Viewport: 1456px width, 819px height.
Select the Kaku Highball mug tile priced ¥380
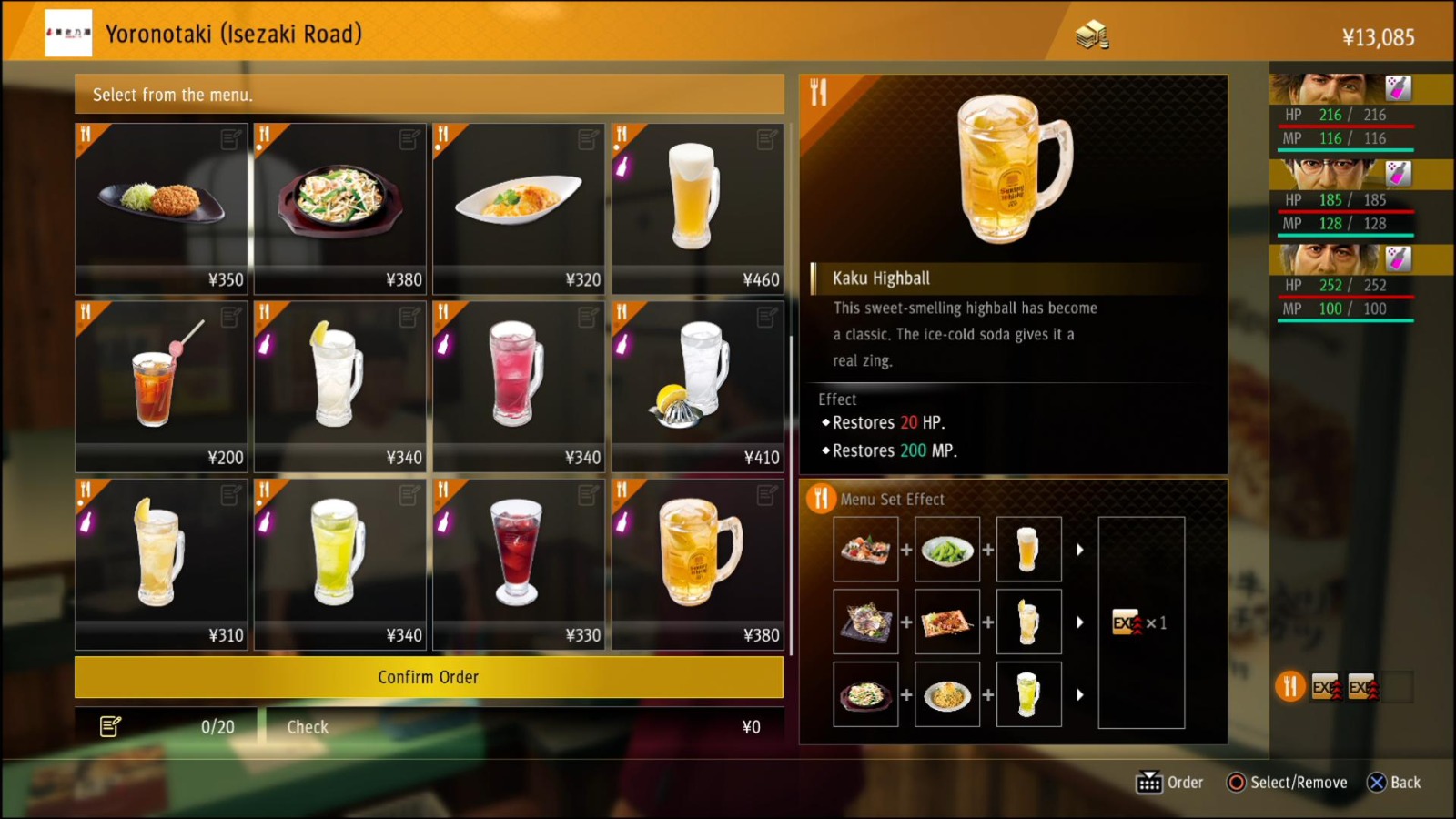pyautogui.click(x=697, y=562)
